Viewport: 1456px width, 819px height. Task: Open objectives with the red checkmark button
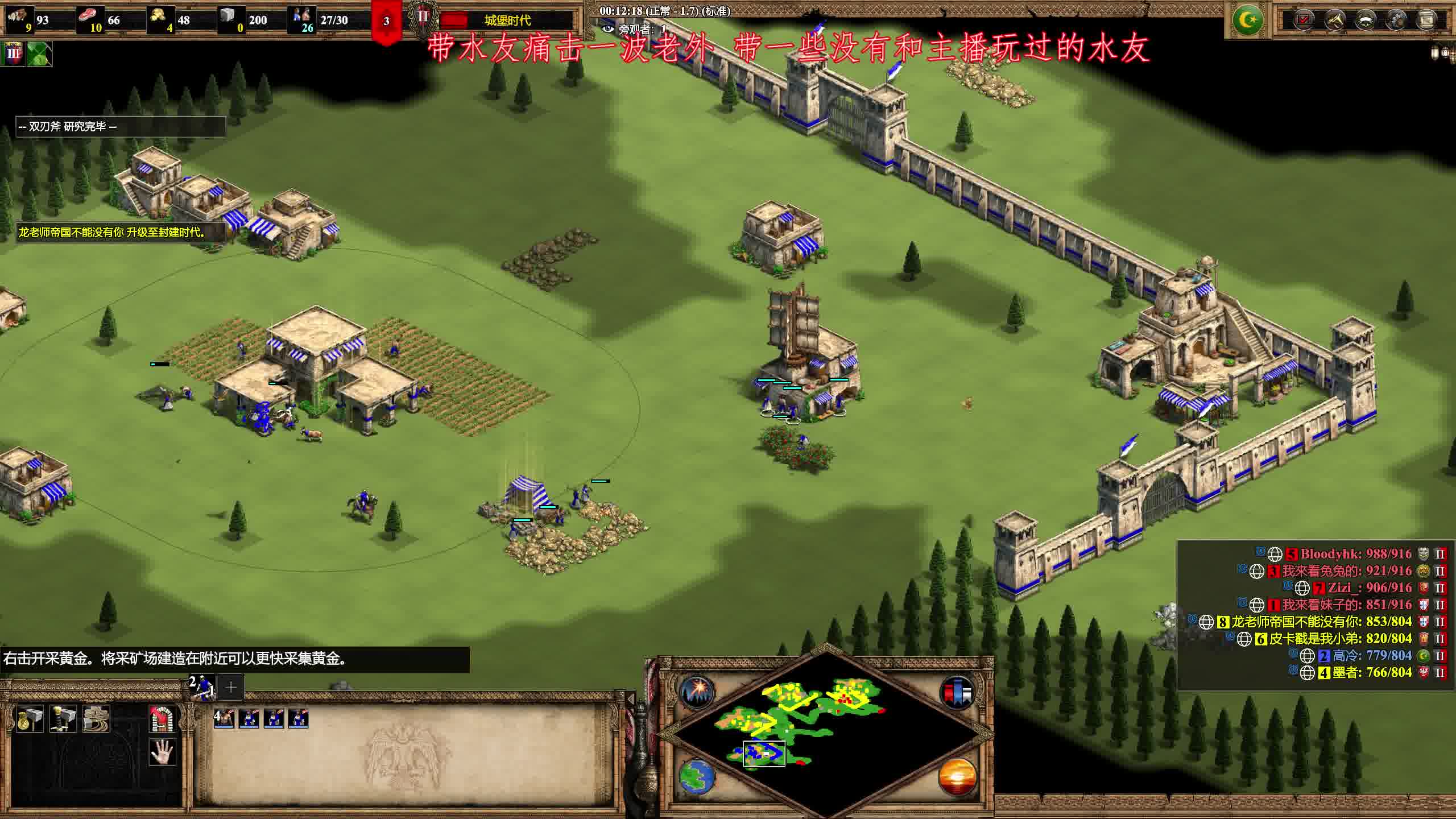pos(1304,20)
